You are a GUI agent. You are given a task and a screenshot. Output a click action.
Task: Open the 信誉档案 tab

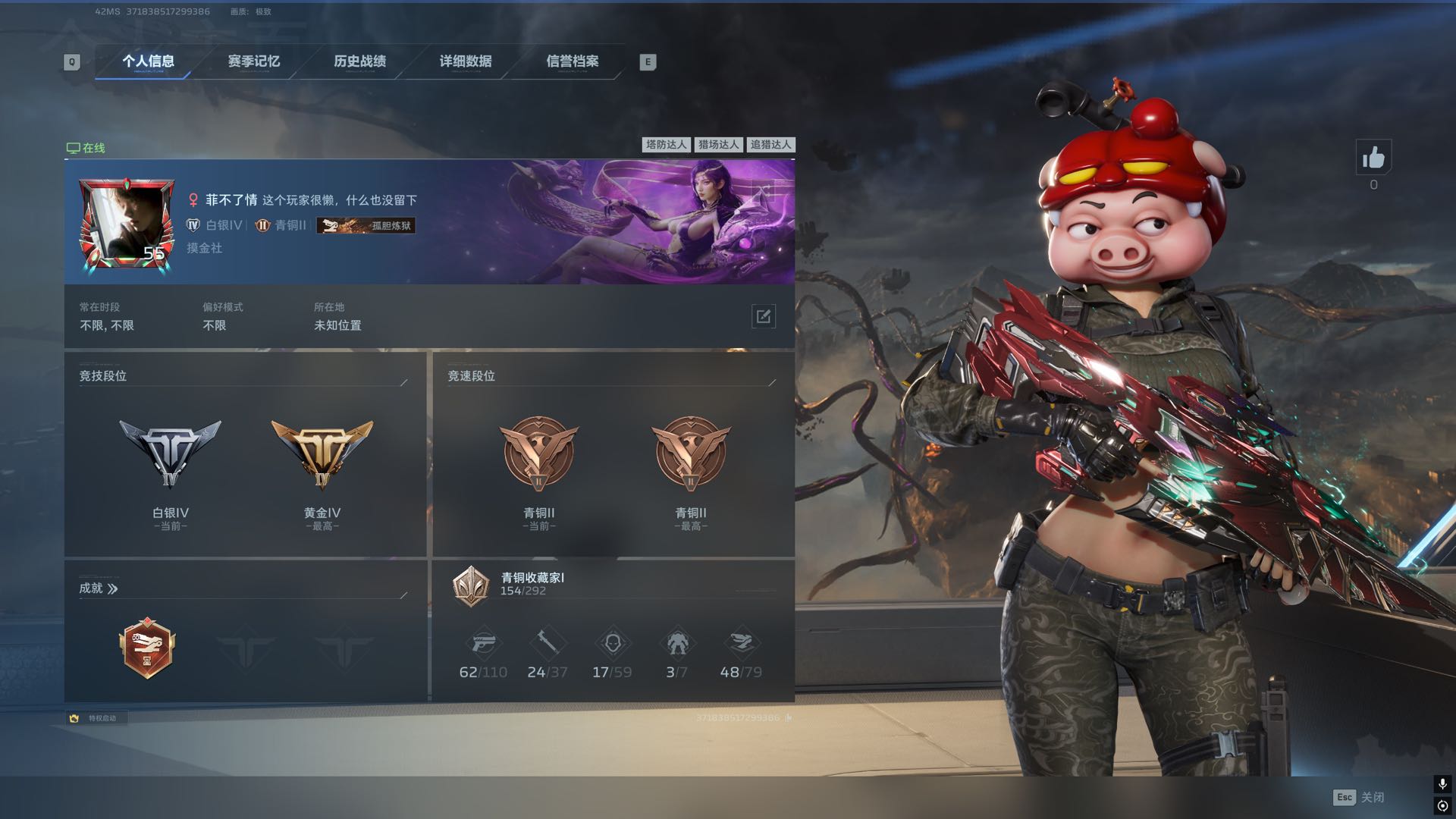pos(573,61)
